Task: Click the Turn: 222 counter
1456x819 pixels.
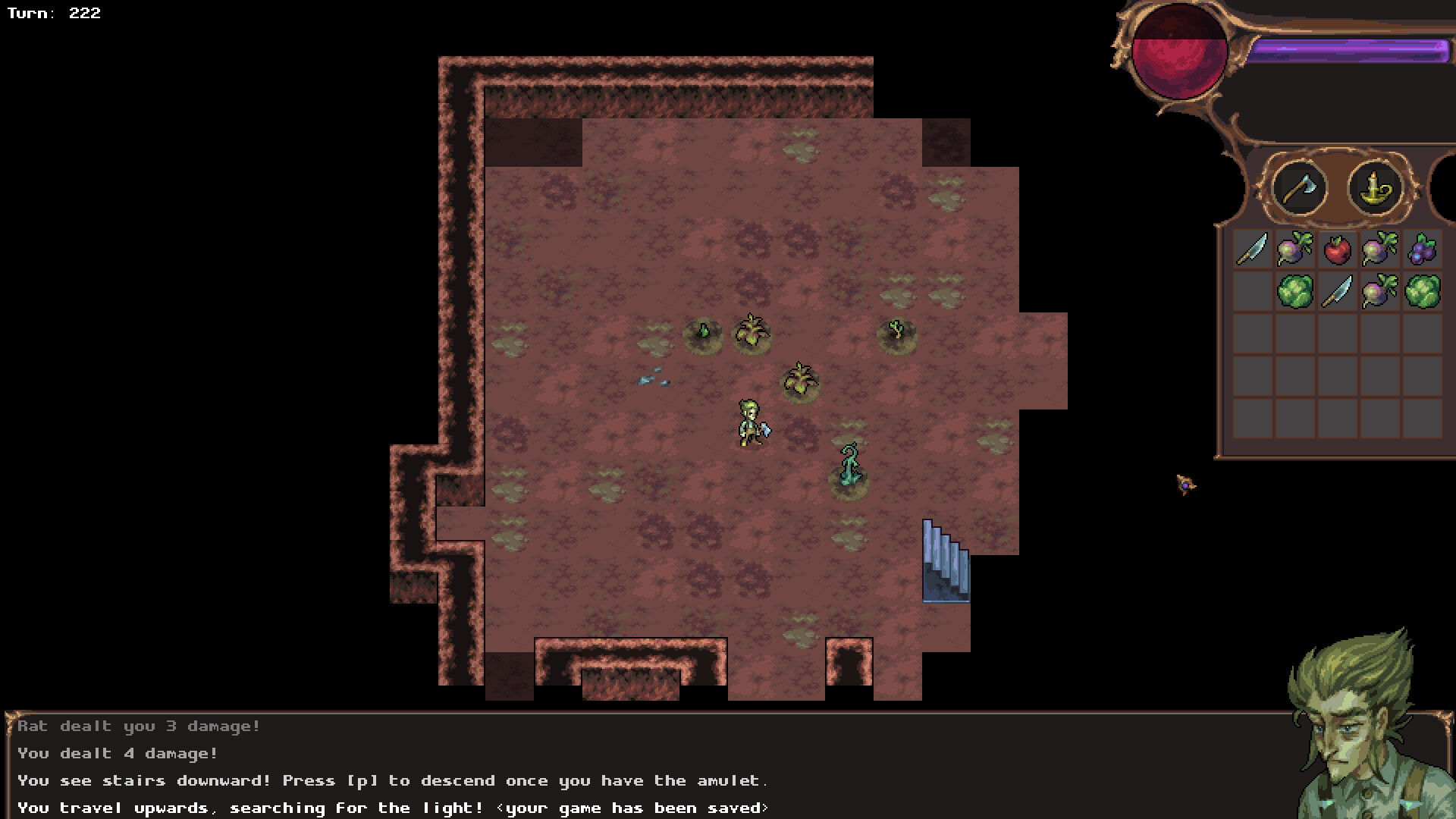Action: click(55, 13)
